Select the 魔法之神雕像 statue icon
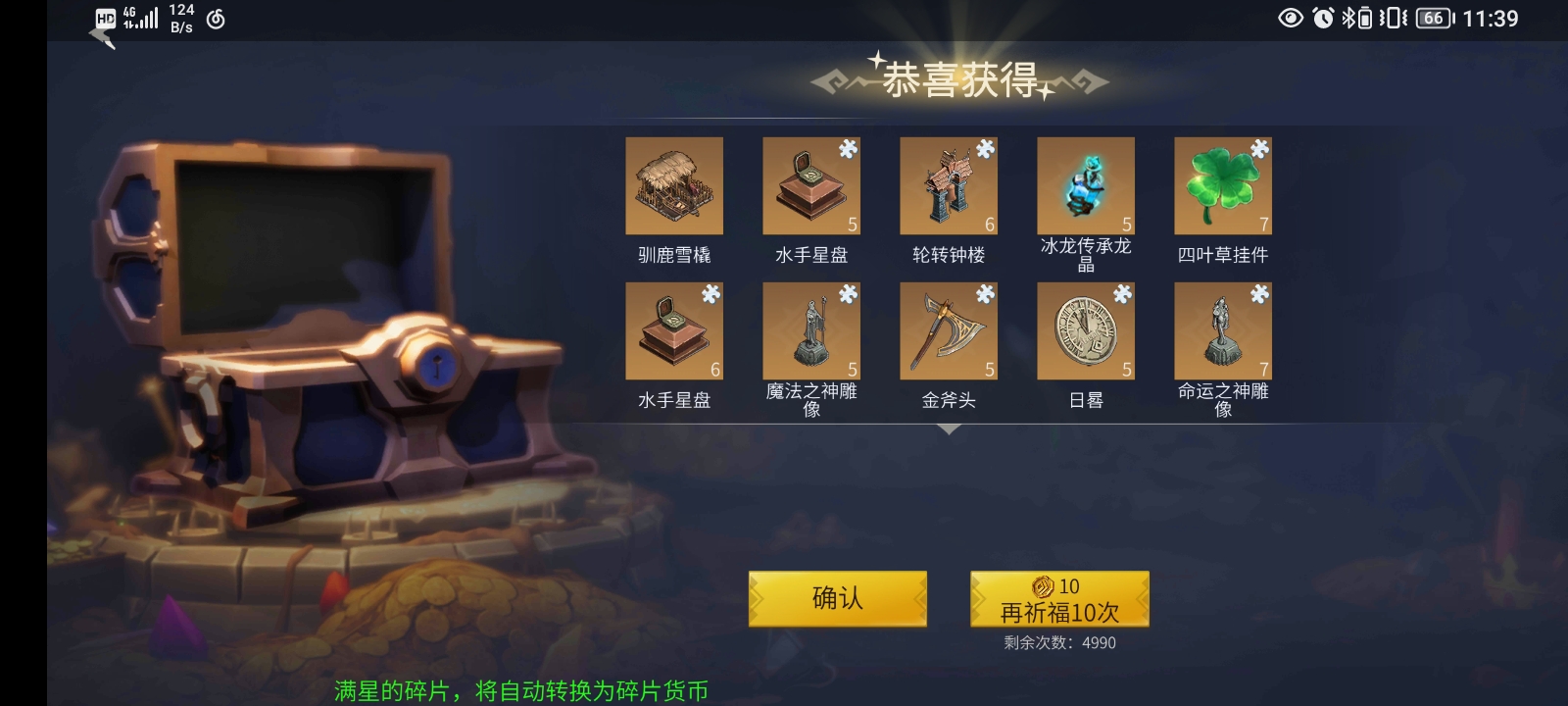The height and width of the screenshot is (706, 1568). click(811, 329)
